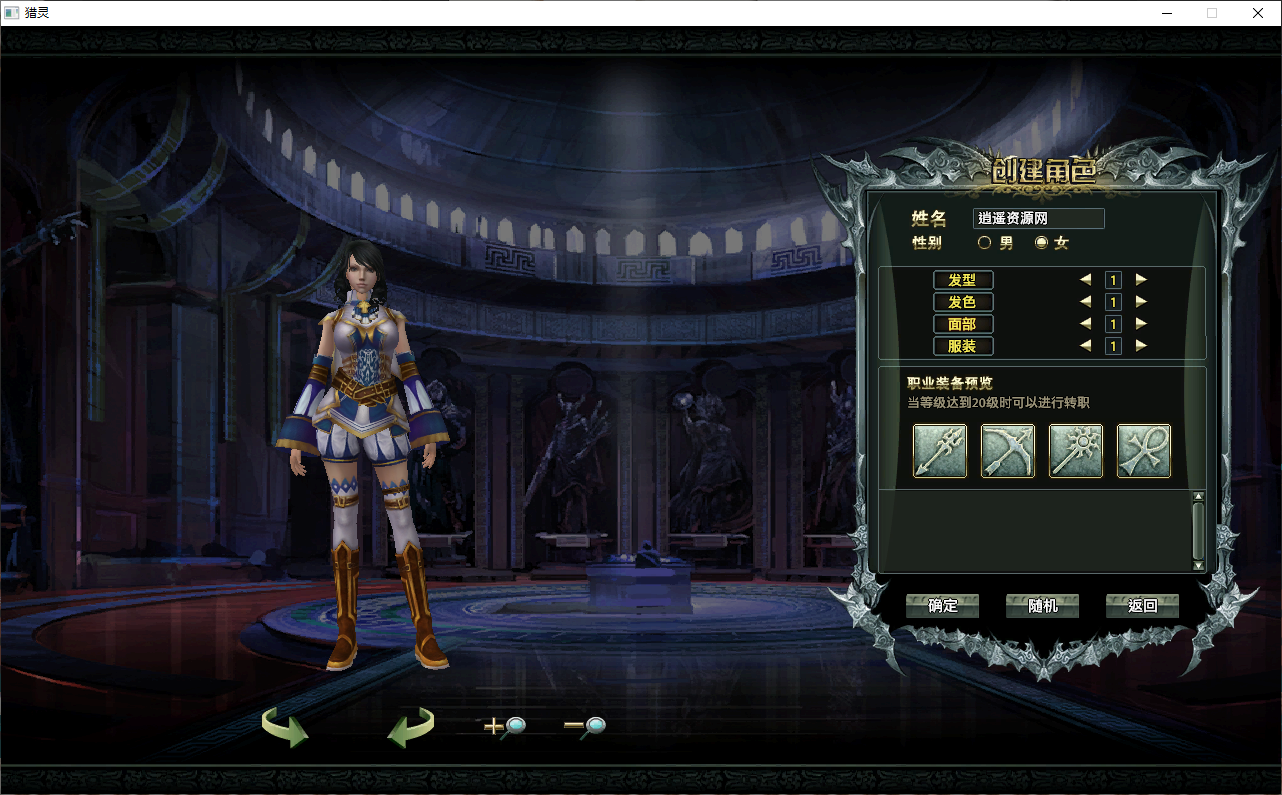The width and height of the screenshot is (1282, 795).
Task: Click the 面部 face category label
Action: [963, 324]
